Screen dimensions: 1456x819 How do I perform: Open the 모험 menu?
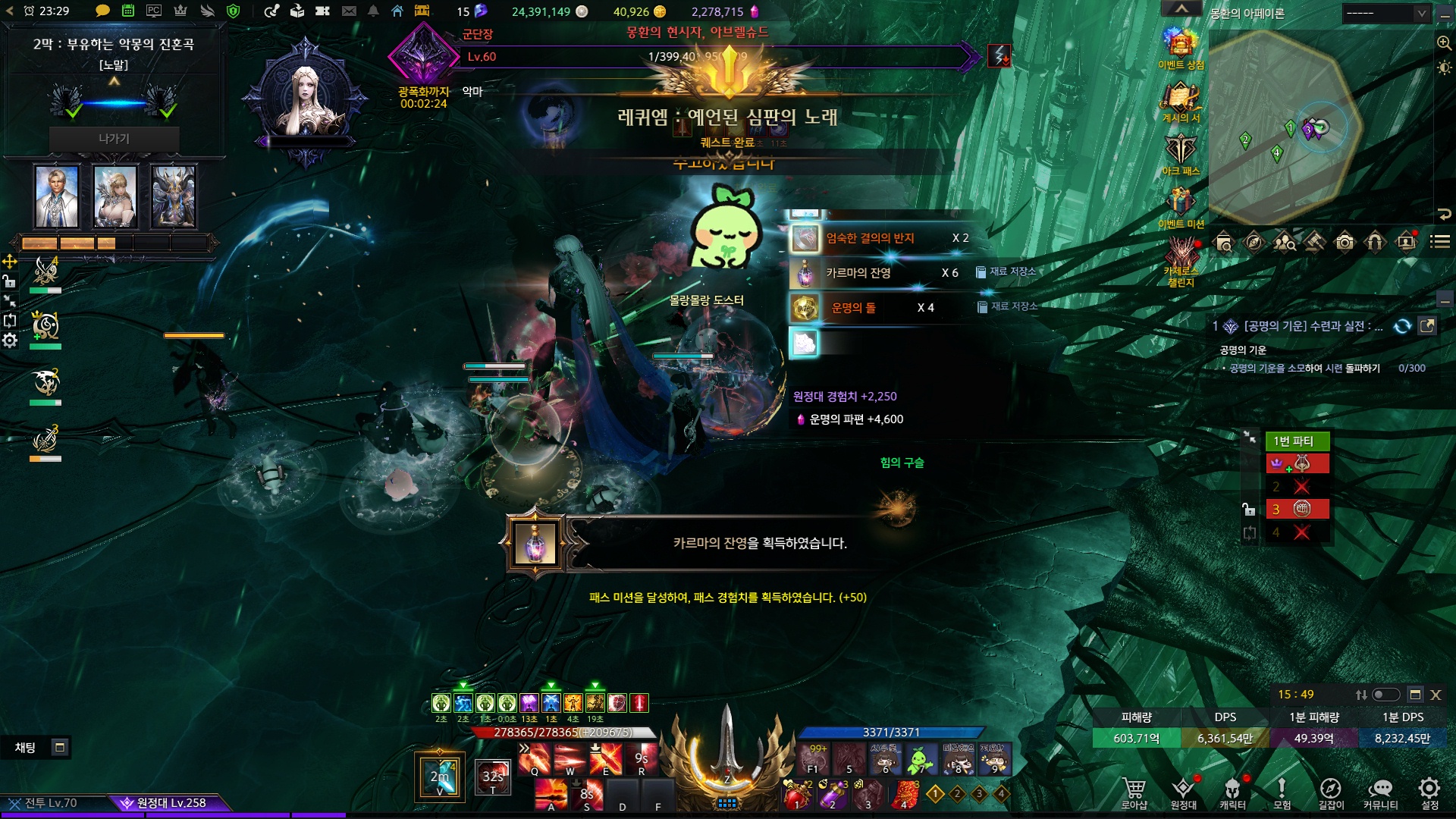(1282, 789)
